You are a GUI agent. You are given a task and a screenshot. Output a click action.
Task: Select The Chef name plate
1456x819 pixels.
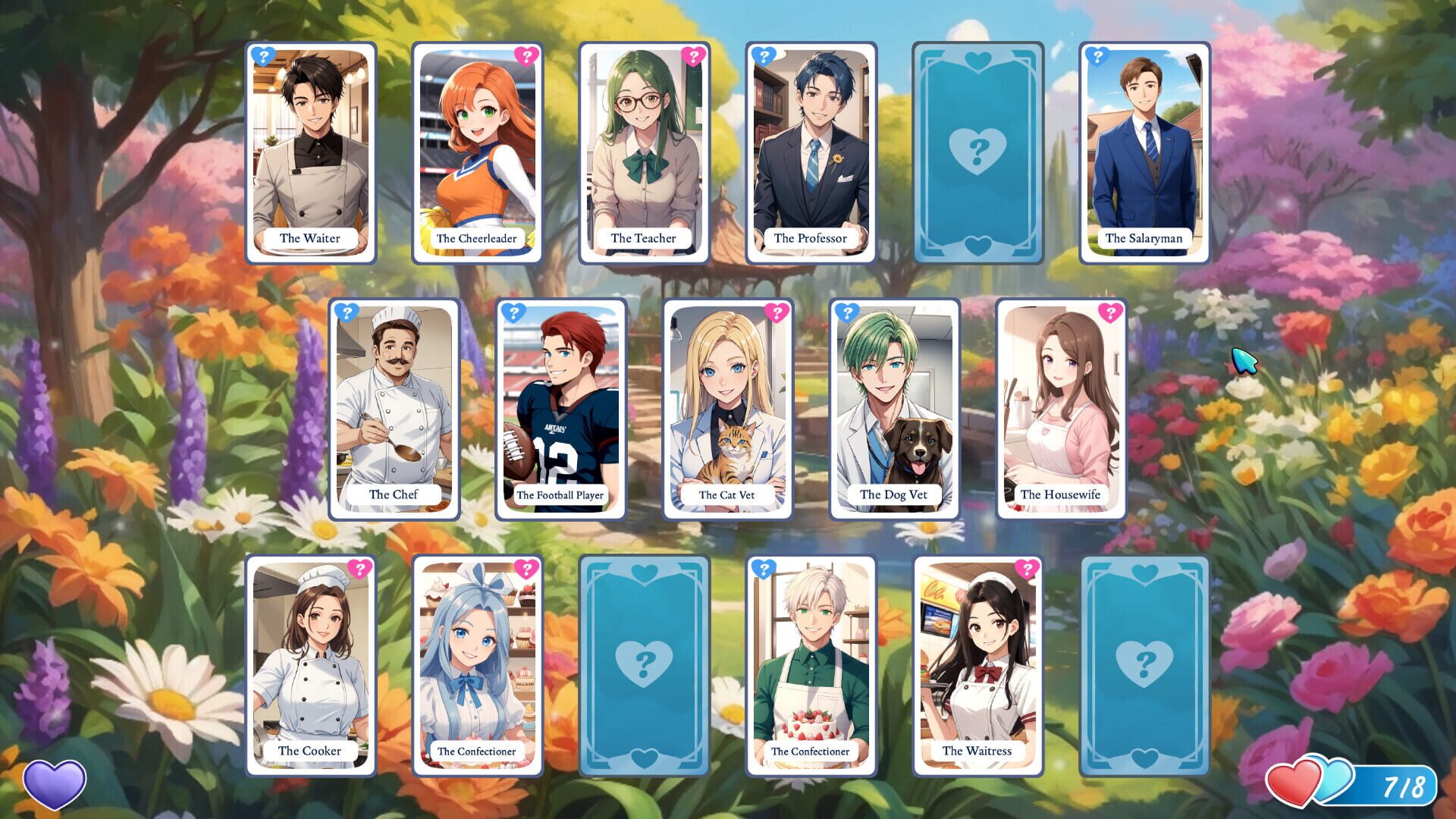(393, 494)
